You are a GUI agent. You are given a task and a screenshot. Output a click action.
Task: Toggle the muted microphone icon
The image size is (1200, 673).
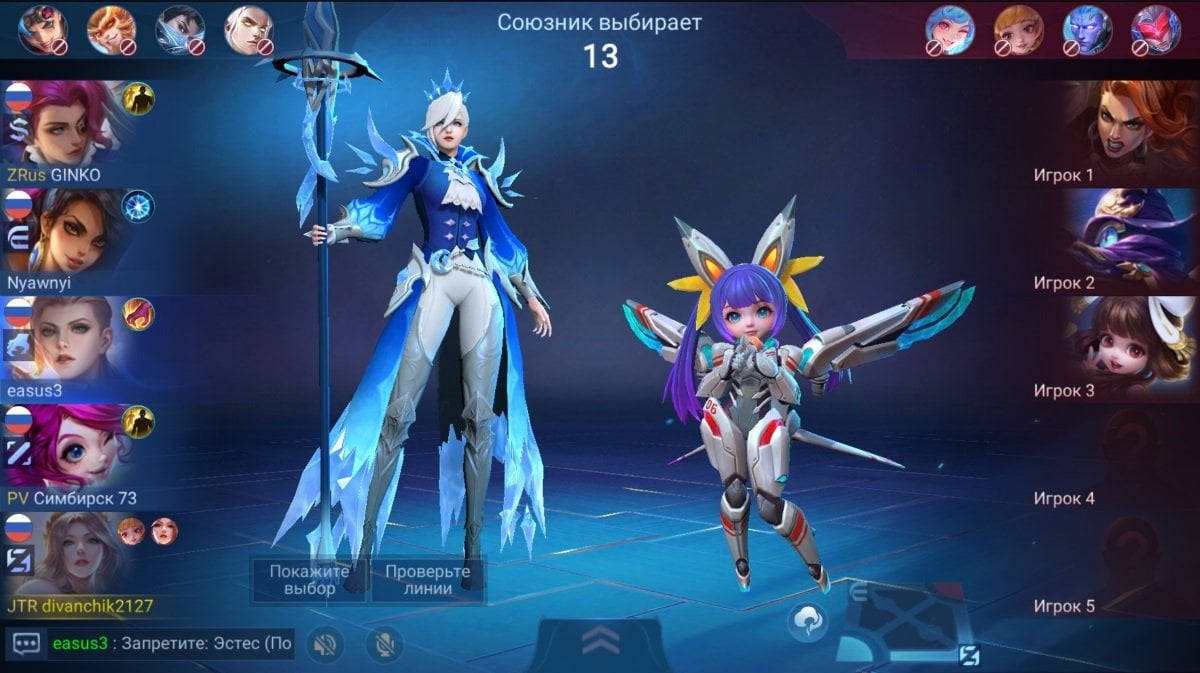pos(383,644)
